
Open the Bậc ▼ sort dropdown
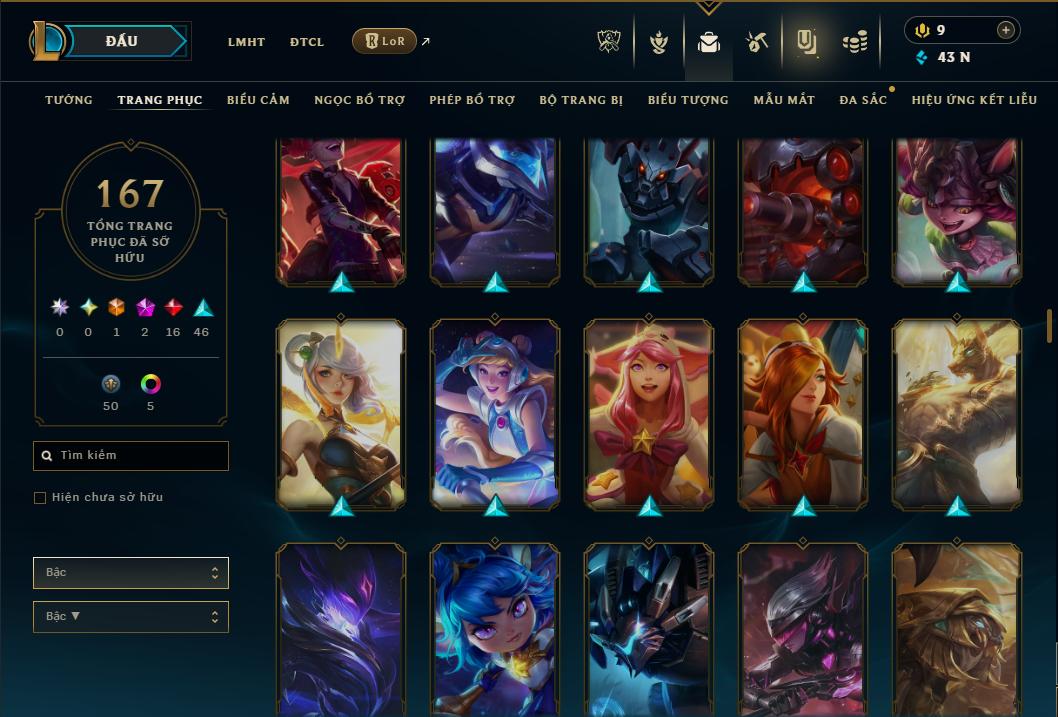point(131,617)
